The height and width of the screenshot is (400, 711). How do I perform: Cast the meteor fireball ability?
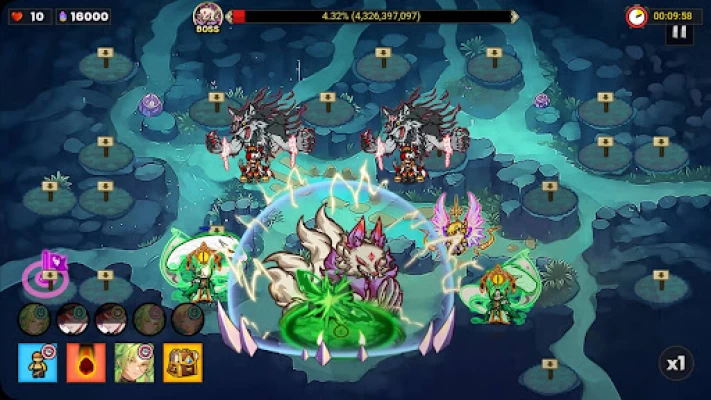pyautogui.click(x=86, y=362)
